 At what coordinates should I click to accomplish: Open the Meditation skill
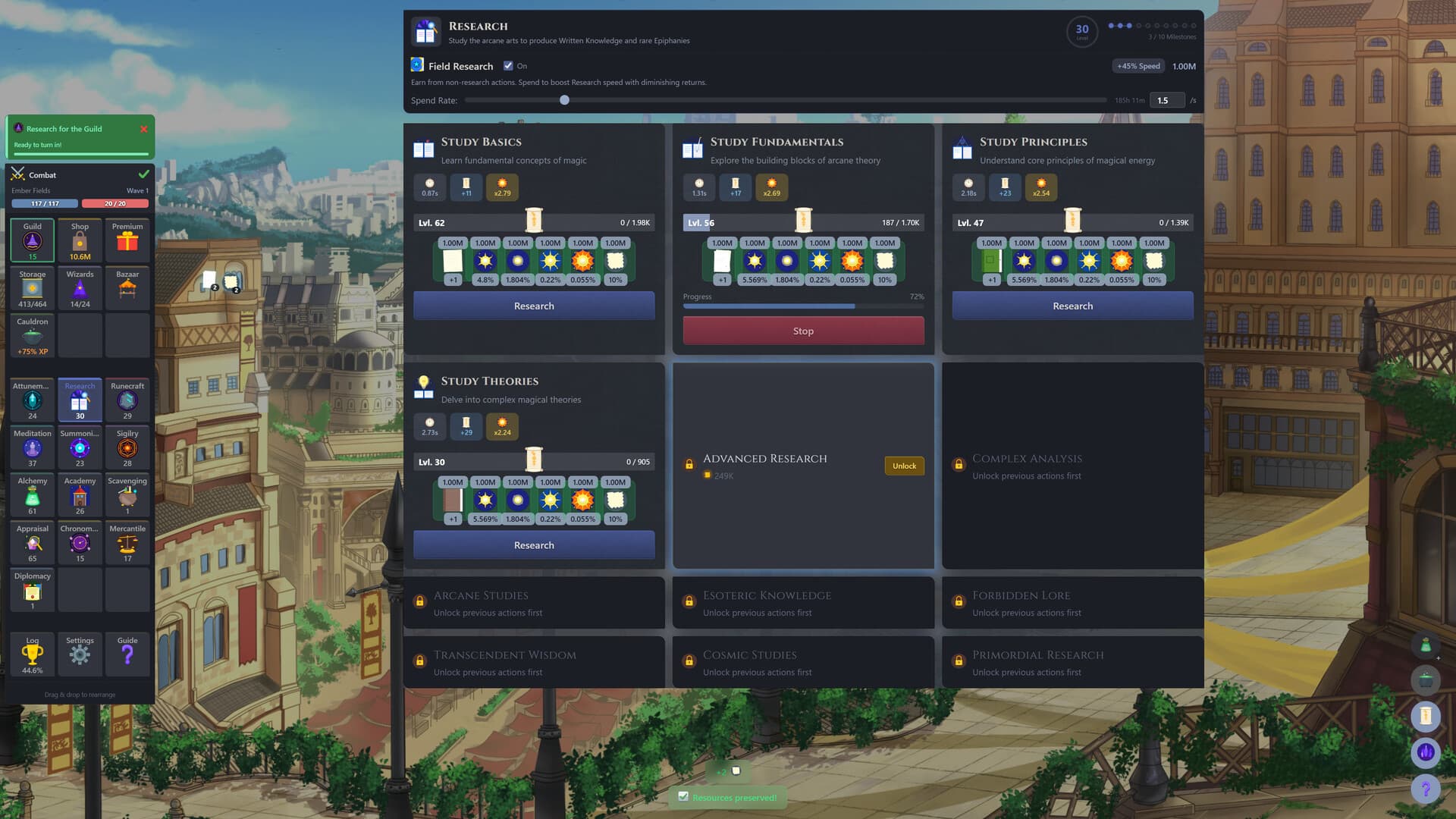click(32, 447)
